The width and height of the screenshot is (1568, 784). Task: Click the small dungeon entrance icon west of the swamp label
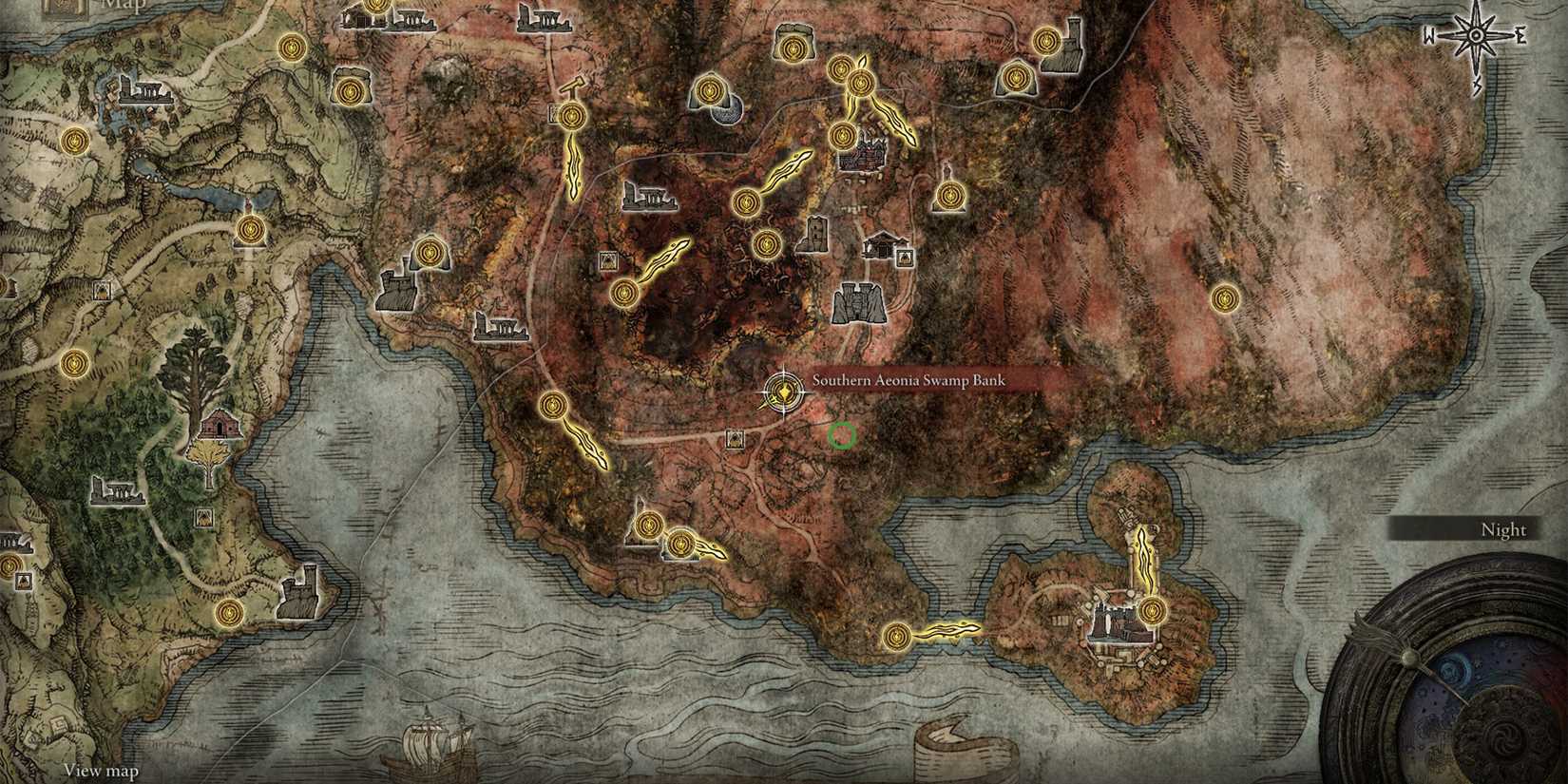pyautogui.click(x=735, y=439)
